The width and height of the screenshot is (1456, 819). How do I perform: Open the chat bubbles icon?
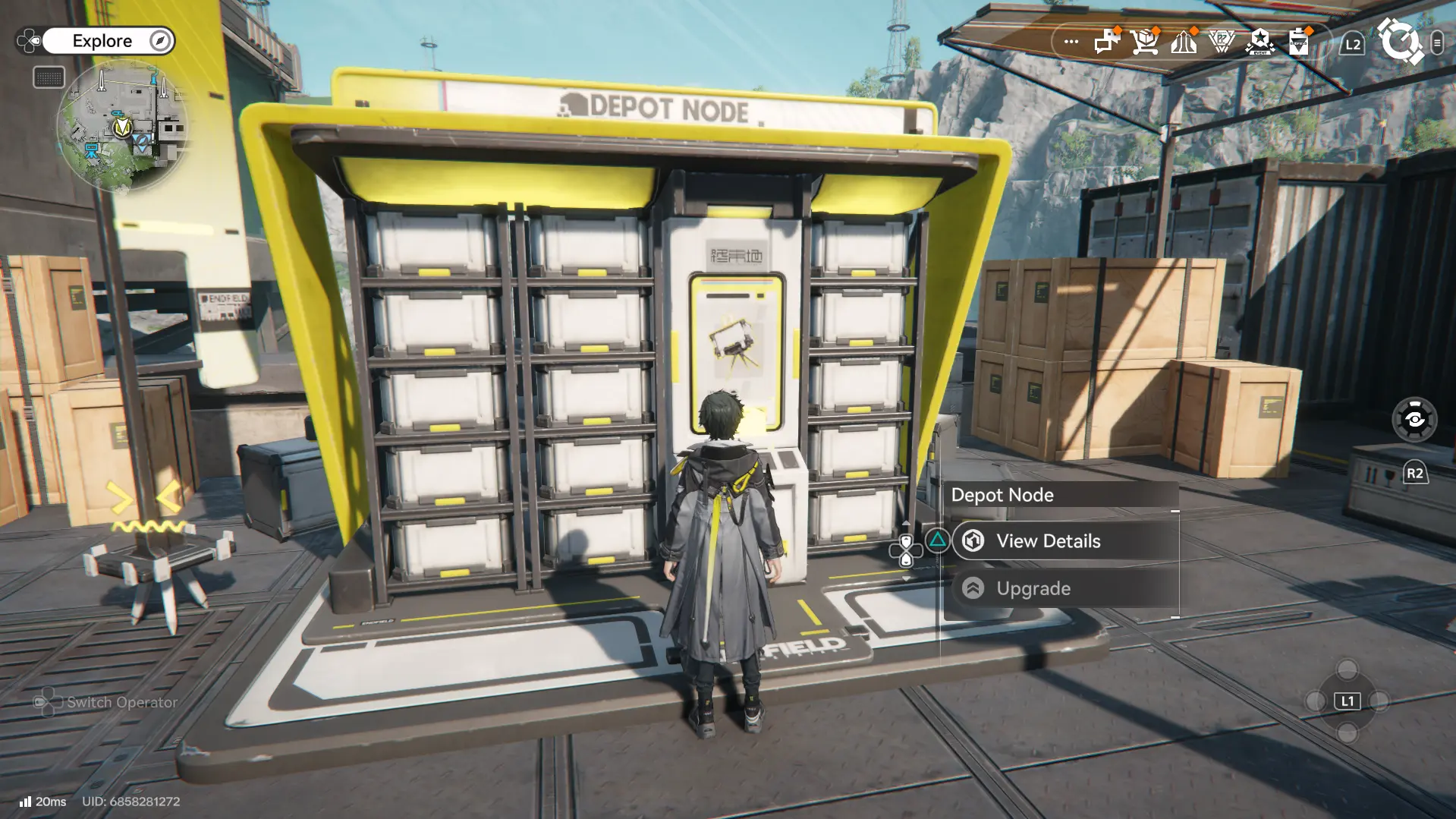click(x=1106, y=42)
